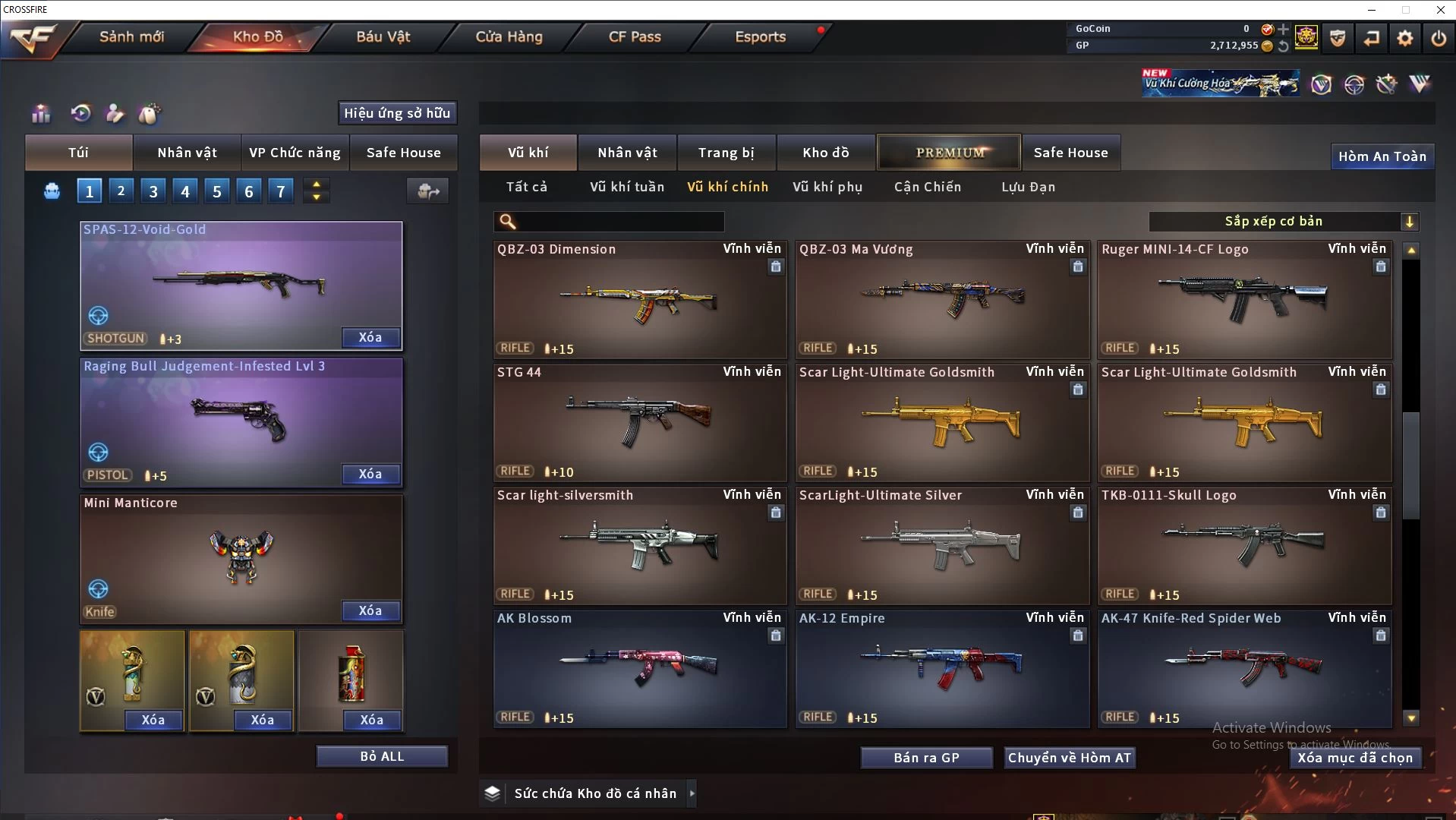This screenshot has height=820, width=1456.
Task: Click the Hiệu ứng sở hữu button
Action: pyautogui.click(x=397, y=113)
